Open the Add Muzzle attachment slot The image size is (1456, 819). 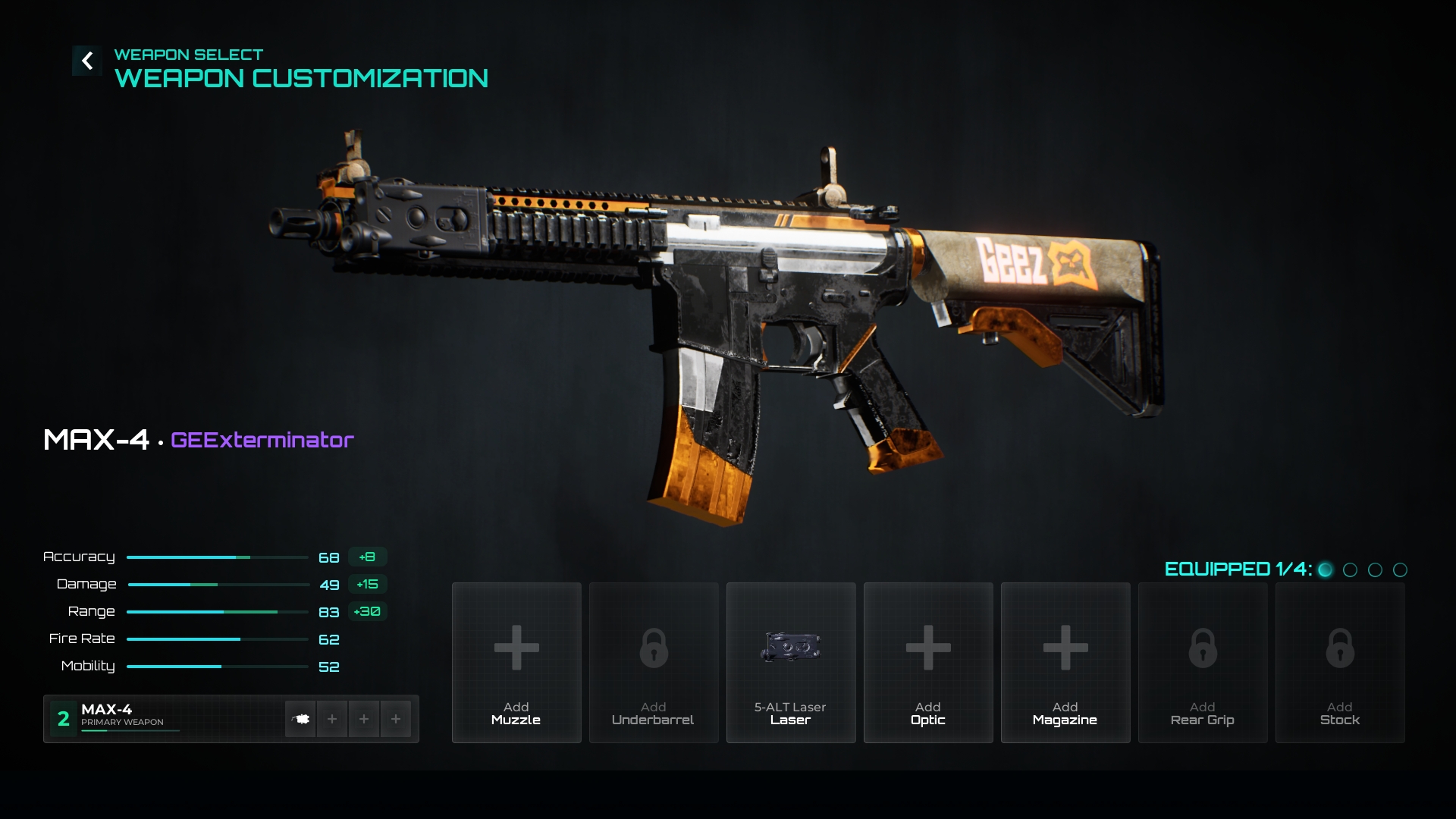(516, 662)
